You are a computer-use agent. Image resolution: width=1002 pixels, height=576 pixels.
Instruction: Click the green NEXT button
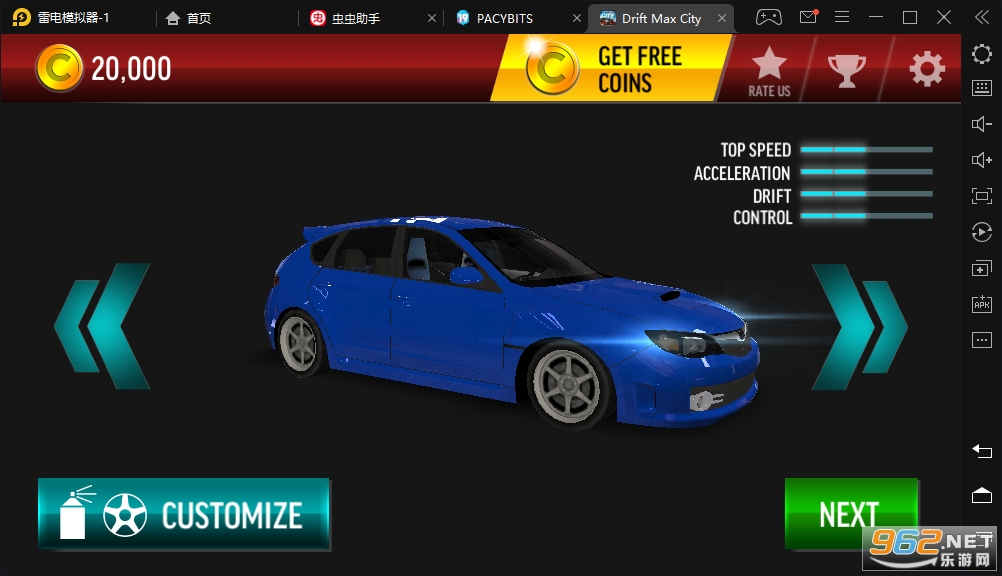click(850, 513)
